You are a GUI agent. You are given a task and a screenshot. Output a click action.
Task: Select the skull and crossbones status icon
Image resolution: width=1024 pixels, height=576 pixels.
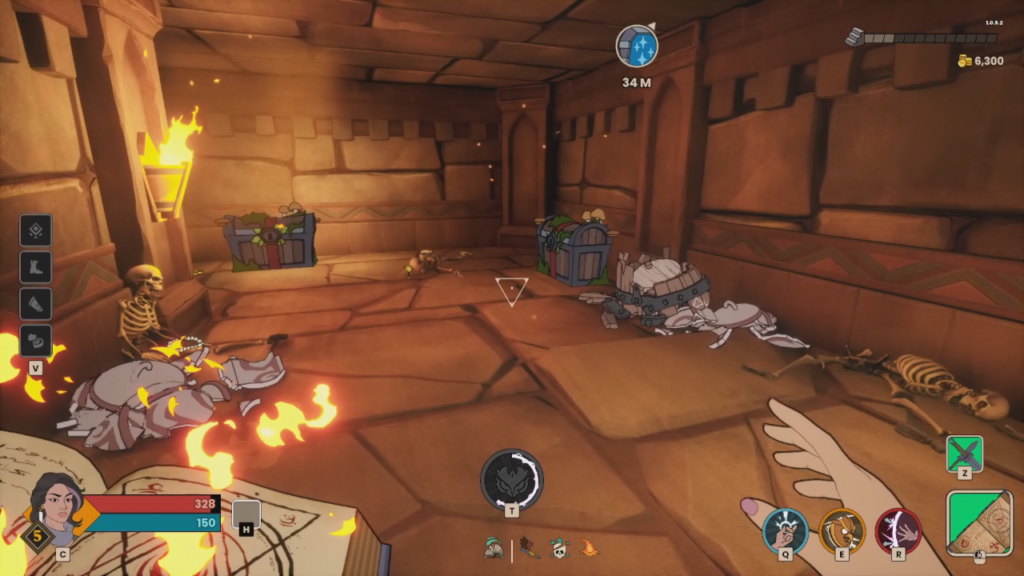[561, 548]
